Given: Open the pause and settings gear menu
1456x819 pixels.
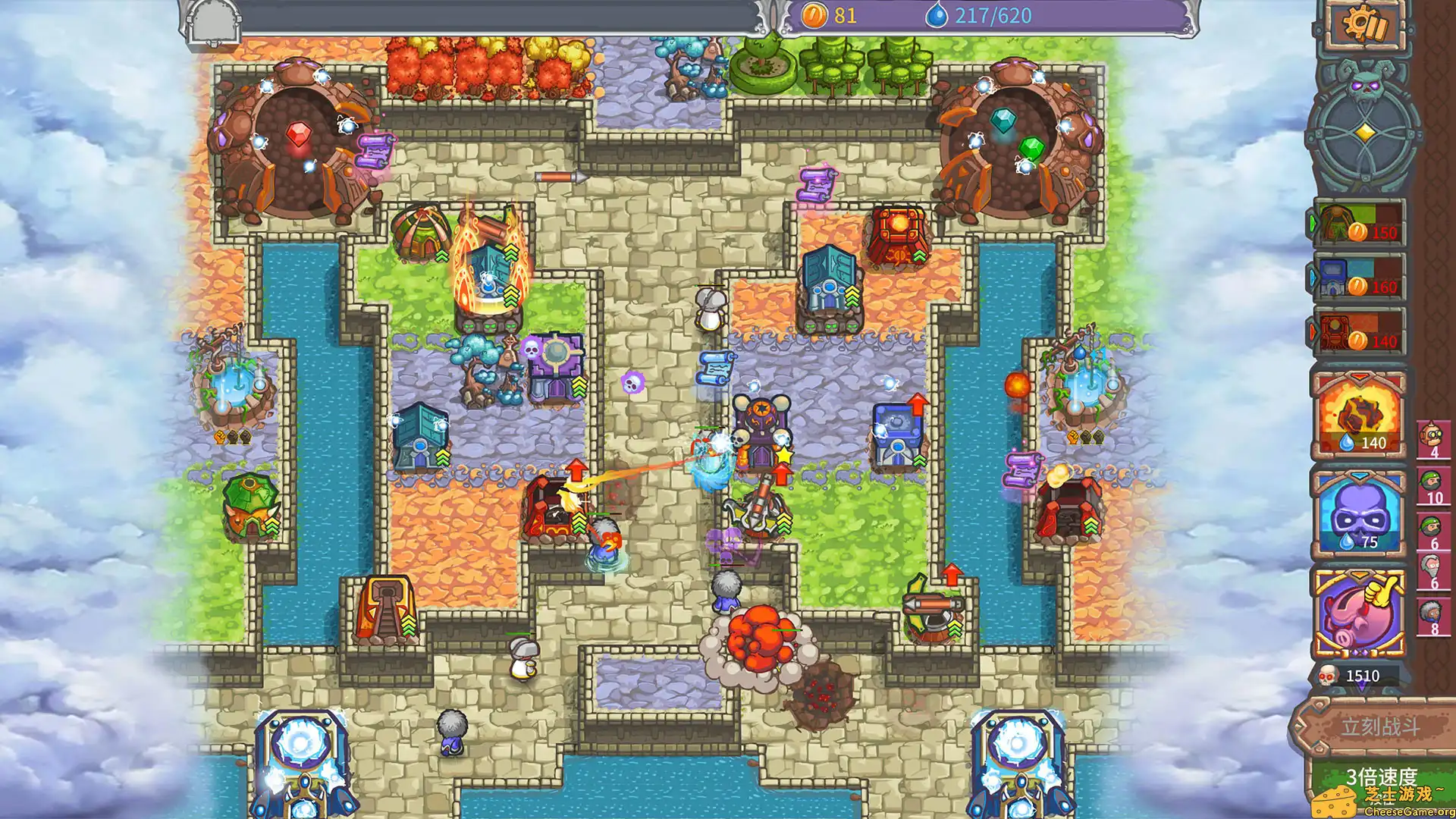Looking at the screenshot, I should 1365,23.
